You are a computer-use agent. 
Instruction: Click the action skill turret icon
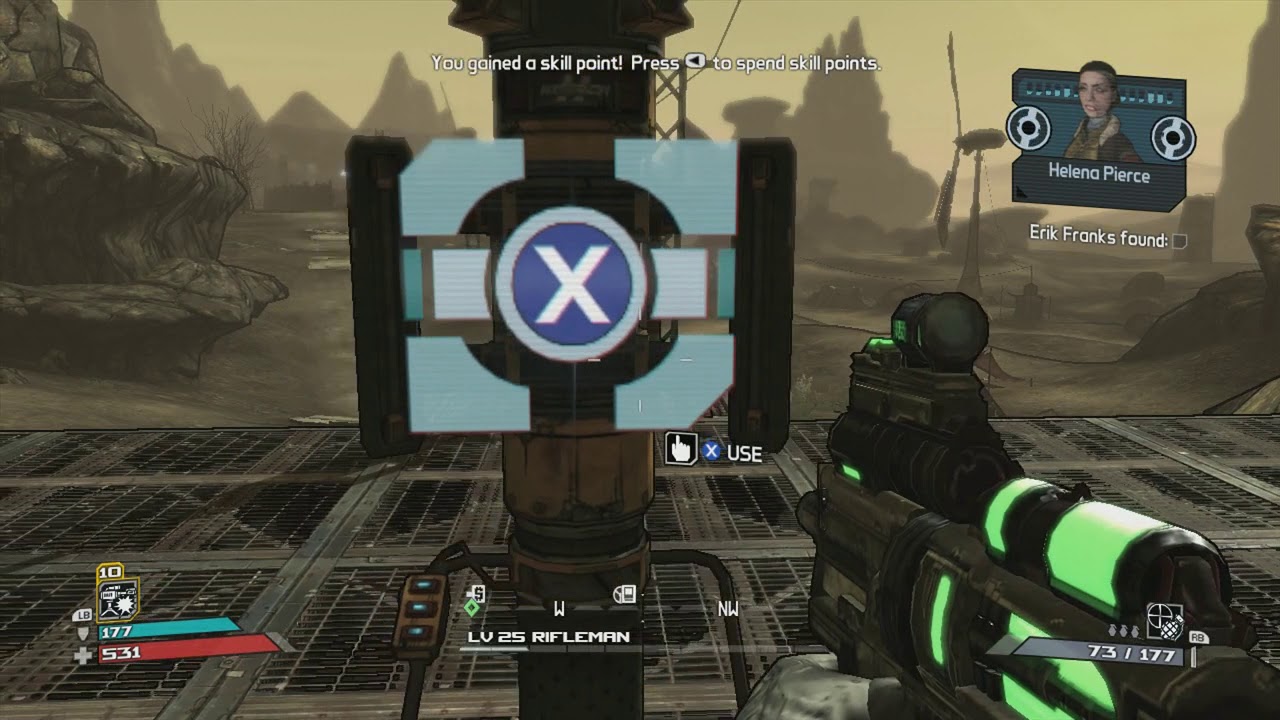pyautogui.click(x=116, y=599)
